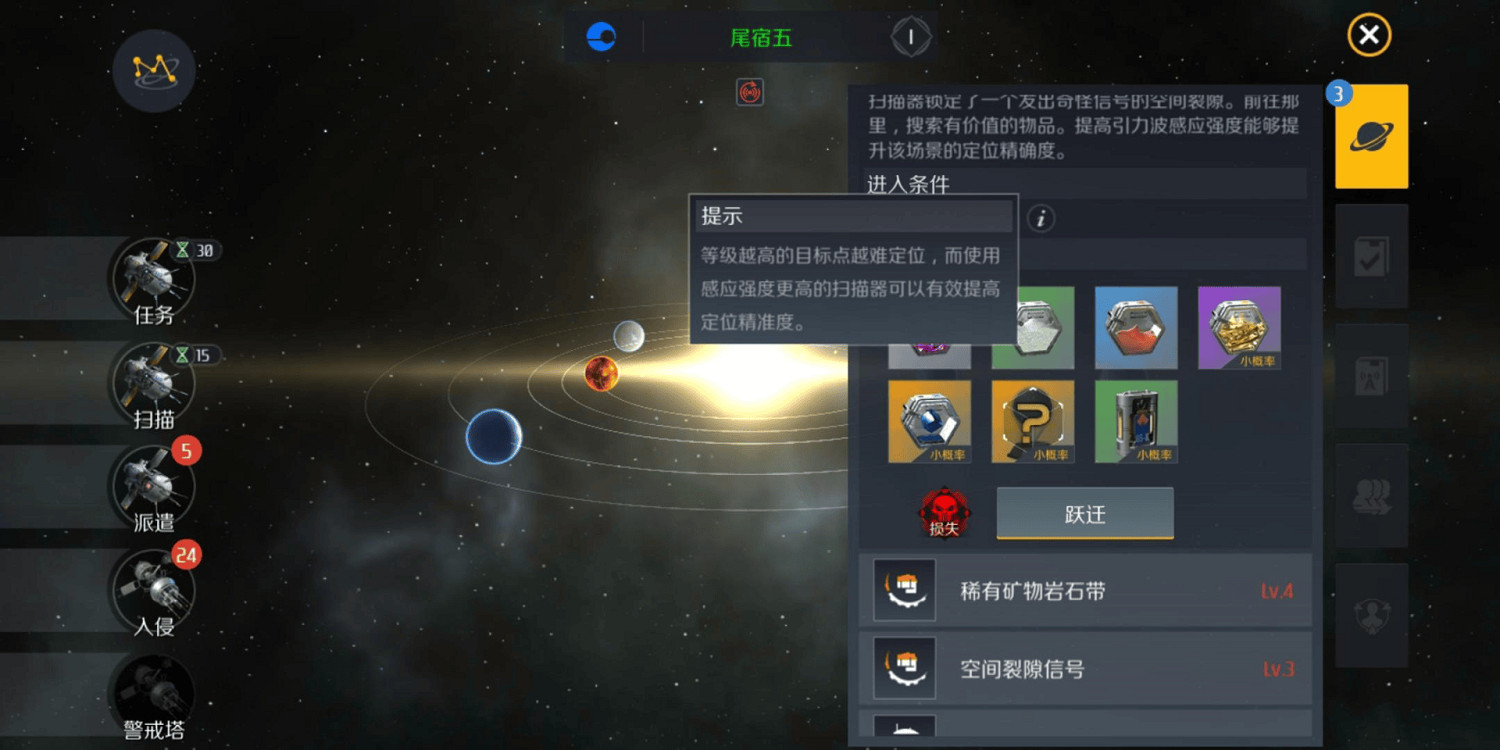1500x750 pixels.
Task: Select the golden ore 小概率 loot thumbnail
Action: (x=1239, y=327)
